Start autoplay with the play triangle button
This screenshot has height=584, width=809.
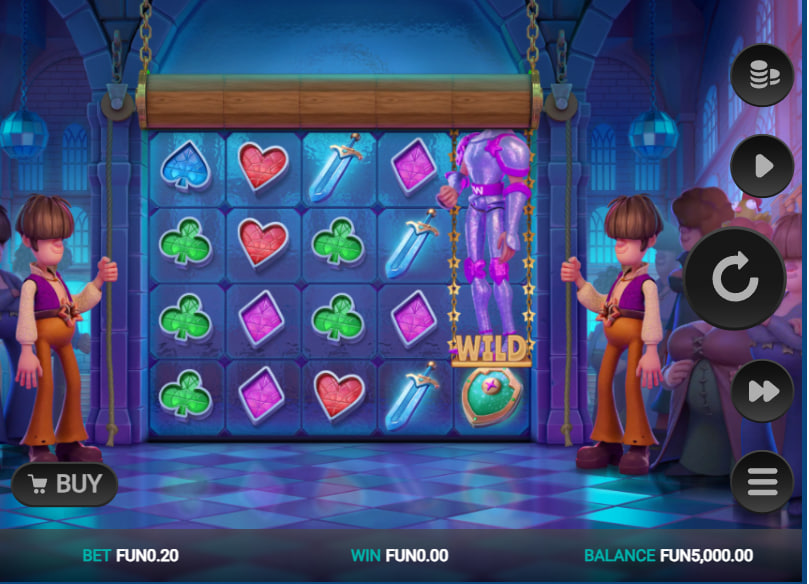(762, 166)
